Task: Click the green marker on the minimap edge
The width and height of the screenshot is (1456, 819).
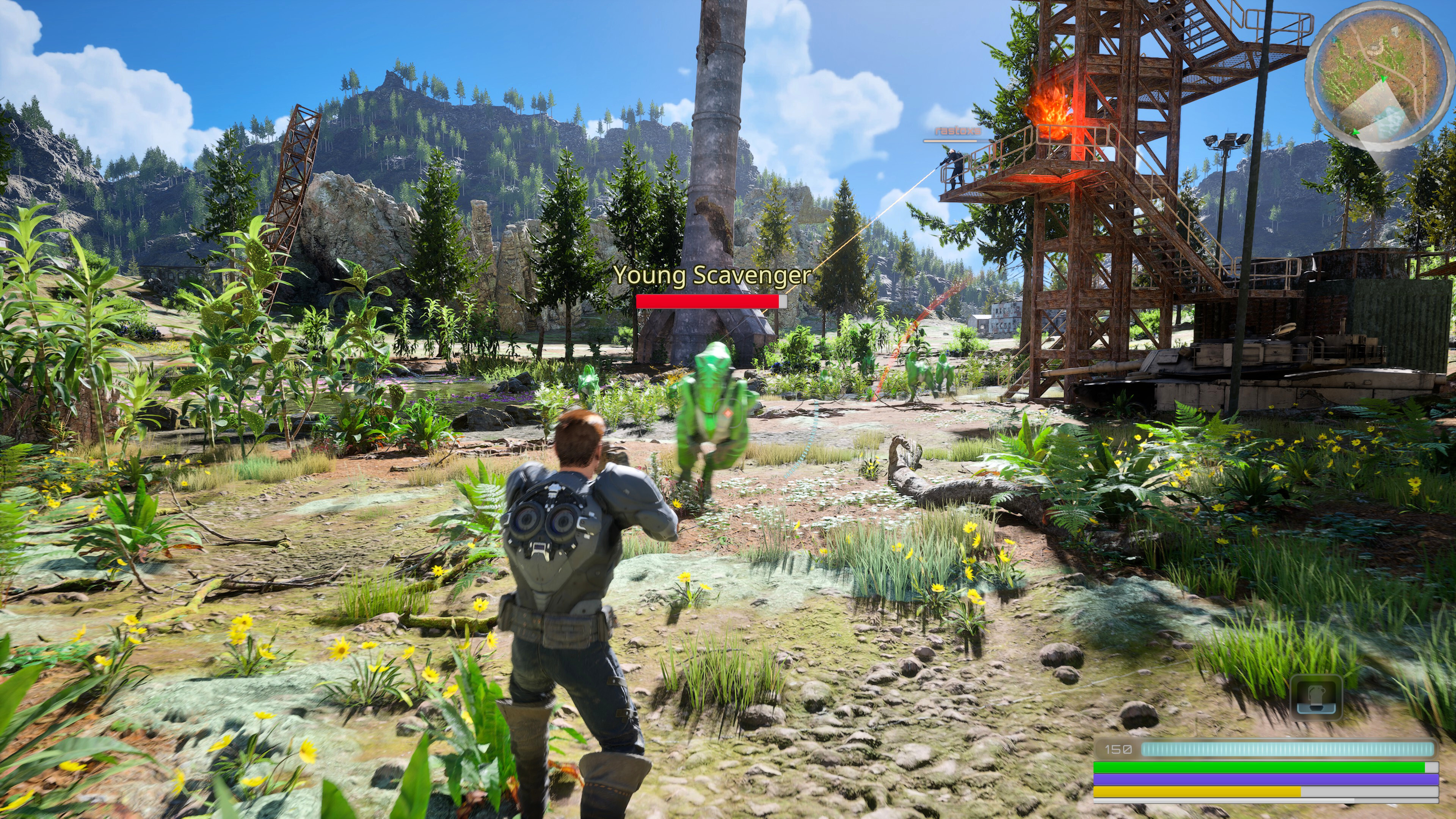Action: [1356, 132]
